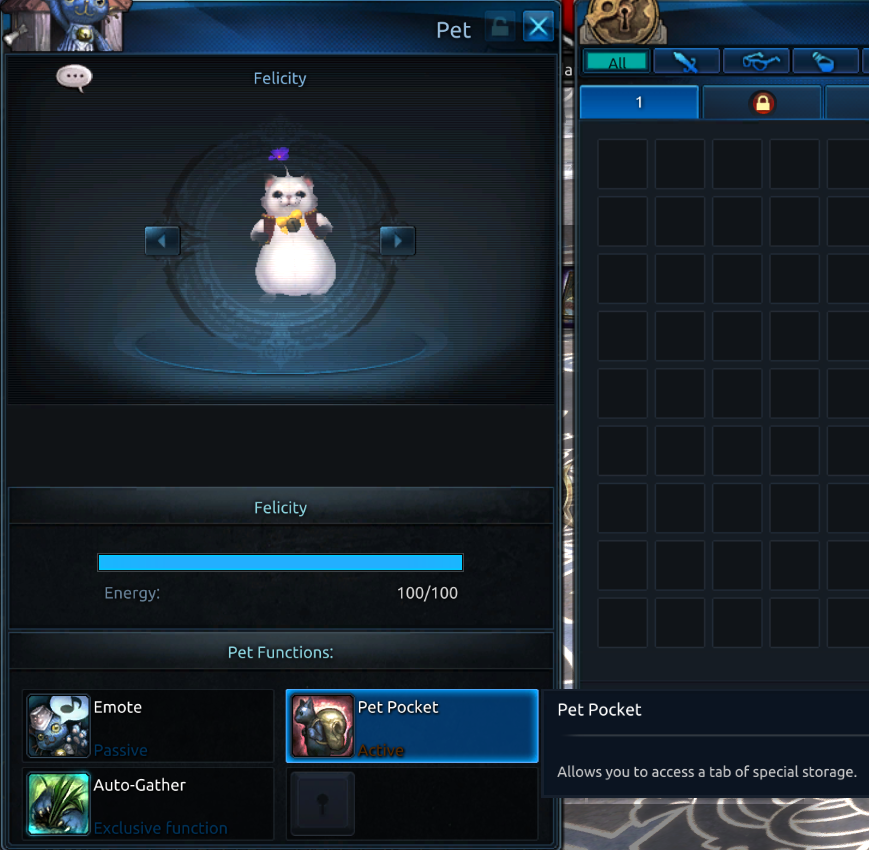Choose the Auto-Gather pet function
869x850 pixels.
(x=148, y=804)
